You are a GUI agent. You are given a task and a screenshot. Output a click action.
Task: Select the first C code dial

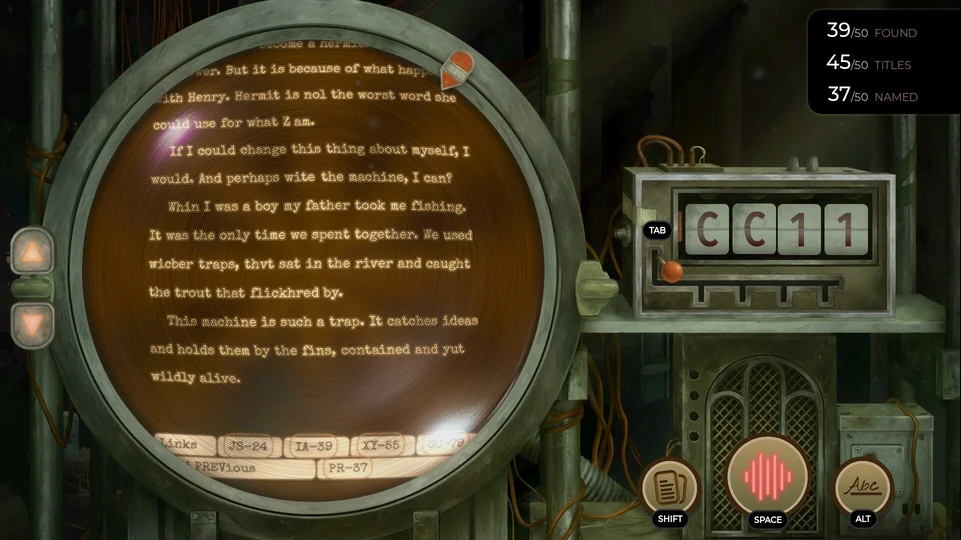[710, 229]
